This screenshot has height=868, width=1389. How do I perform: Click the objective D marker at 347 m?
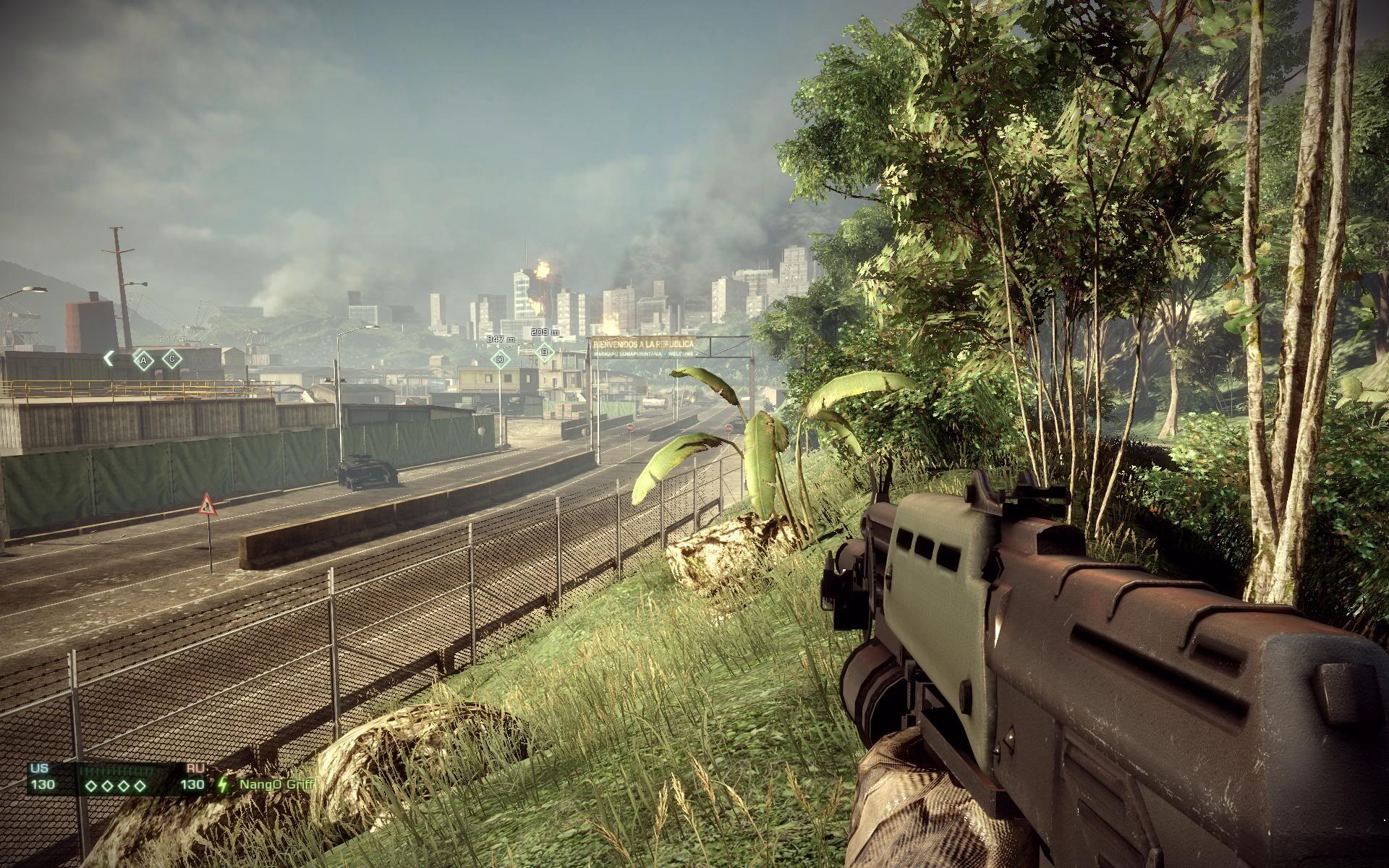pyautogui.click(x=500, y=359)
